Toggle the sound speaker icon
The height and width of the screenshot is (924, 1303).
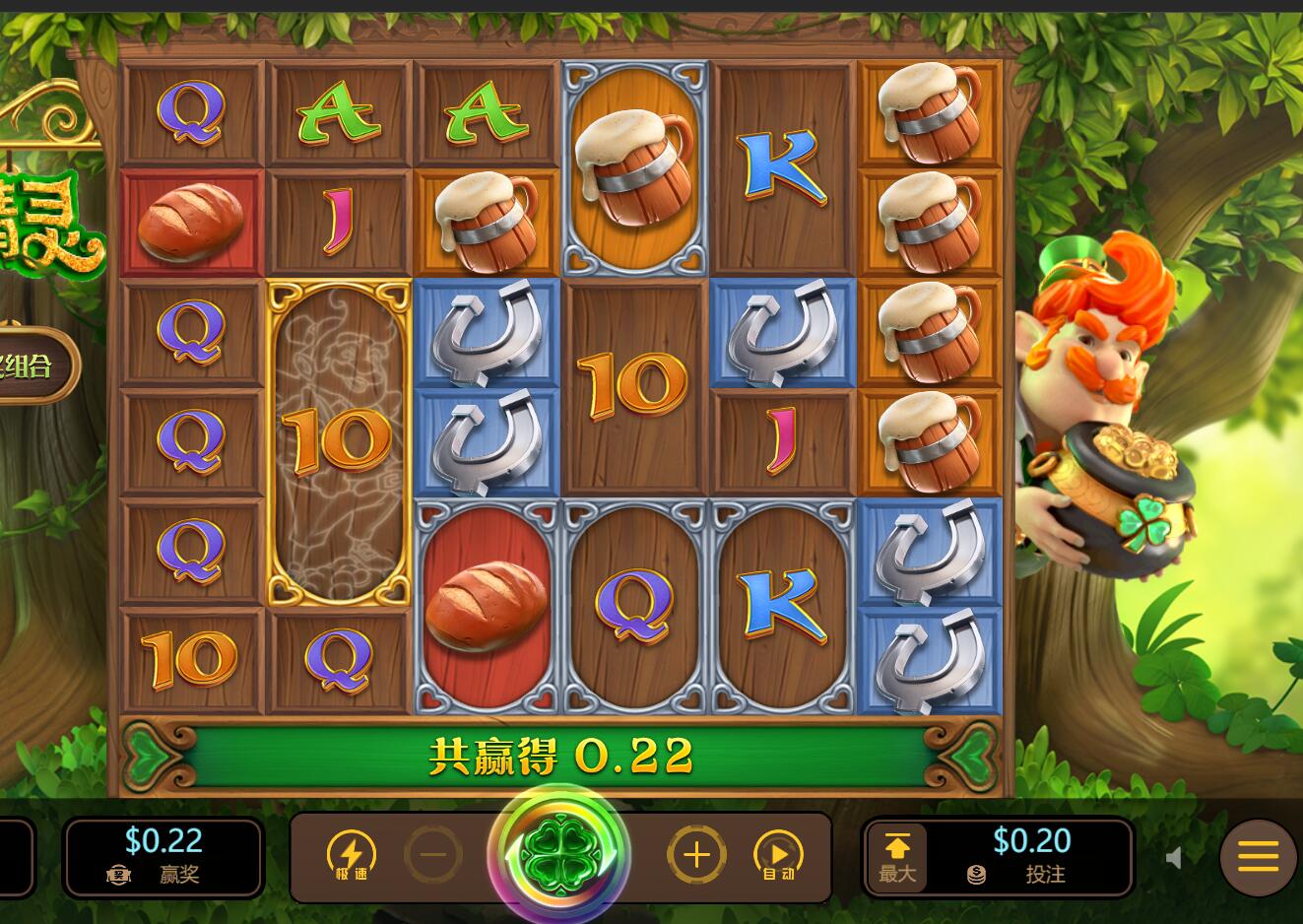[x=1173, y=858]
